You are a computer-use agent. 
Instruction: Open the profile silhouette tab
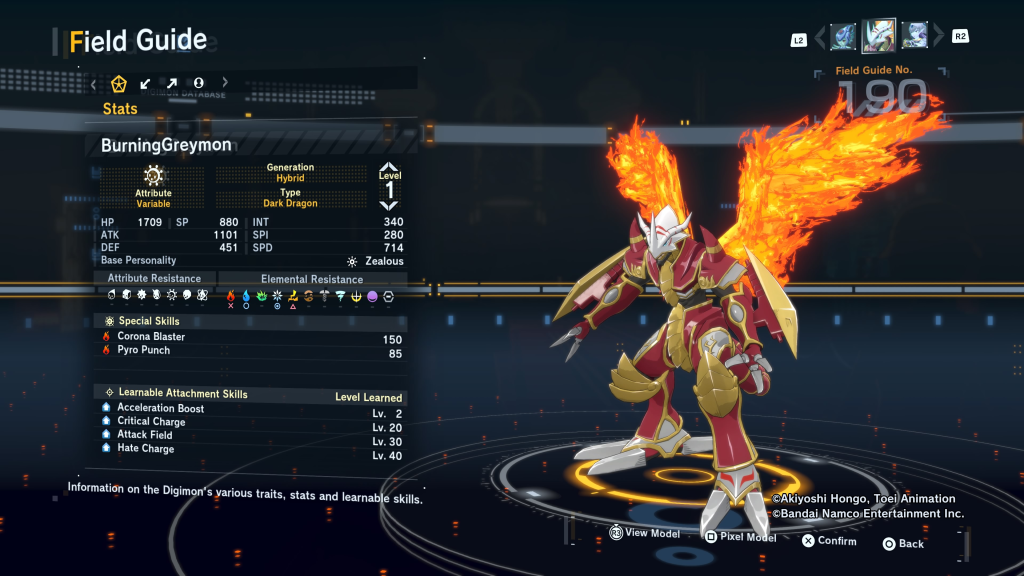[198, 83]
